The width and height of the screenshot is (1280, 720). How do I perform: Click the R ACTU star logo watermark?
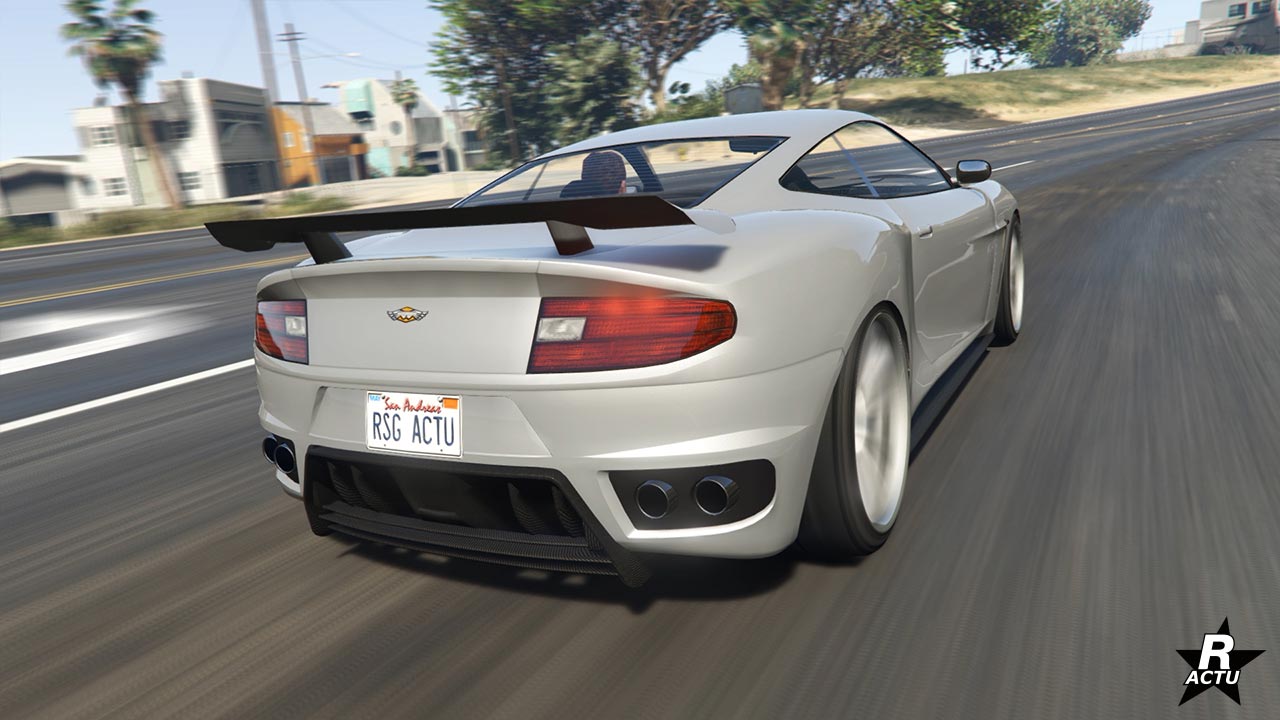[1218, 663]
